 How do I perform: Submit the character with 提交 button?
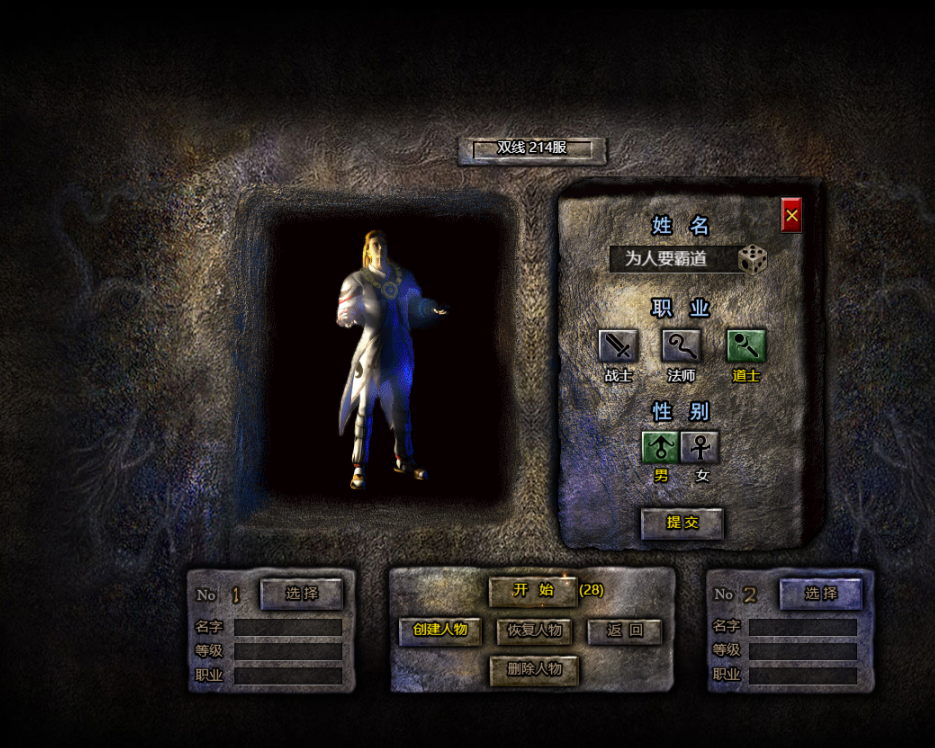(x=682, y=523)
